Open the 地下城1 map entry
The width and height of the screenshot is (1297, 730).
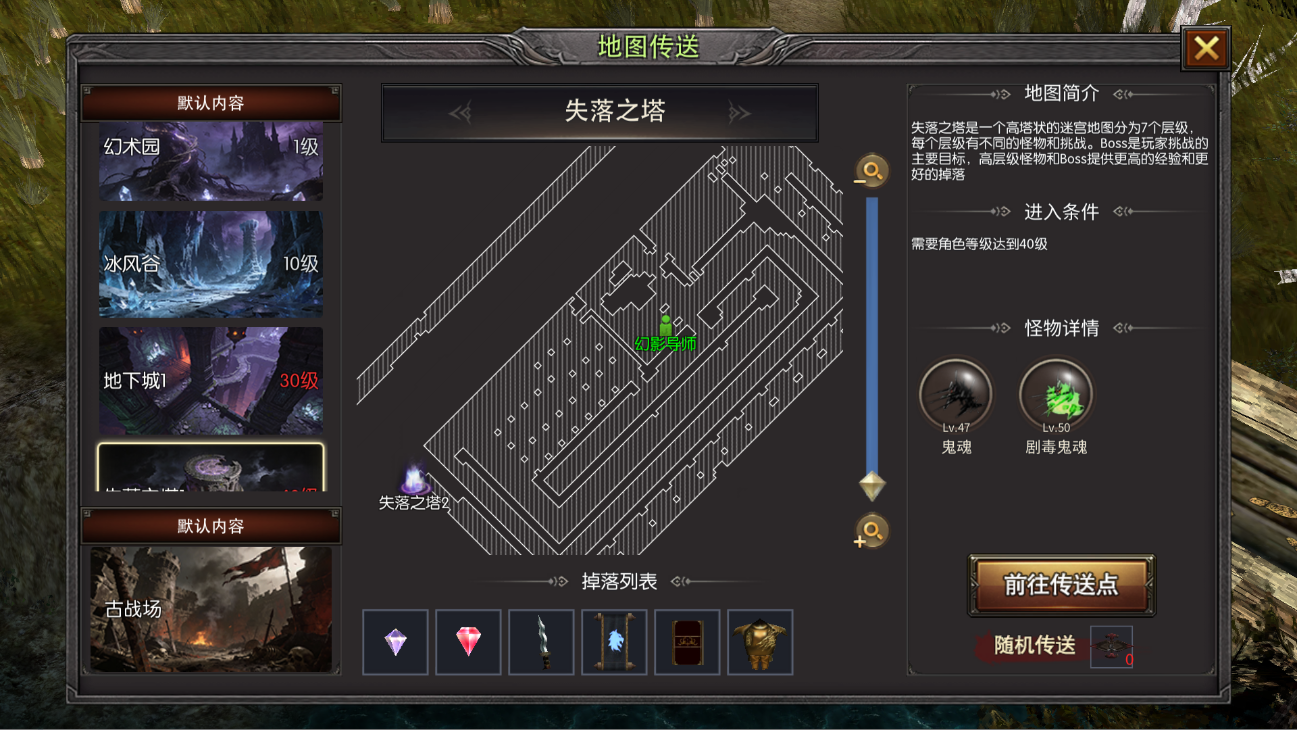[x=211, y=381]
